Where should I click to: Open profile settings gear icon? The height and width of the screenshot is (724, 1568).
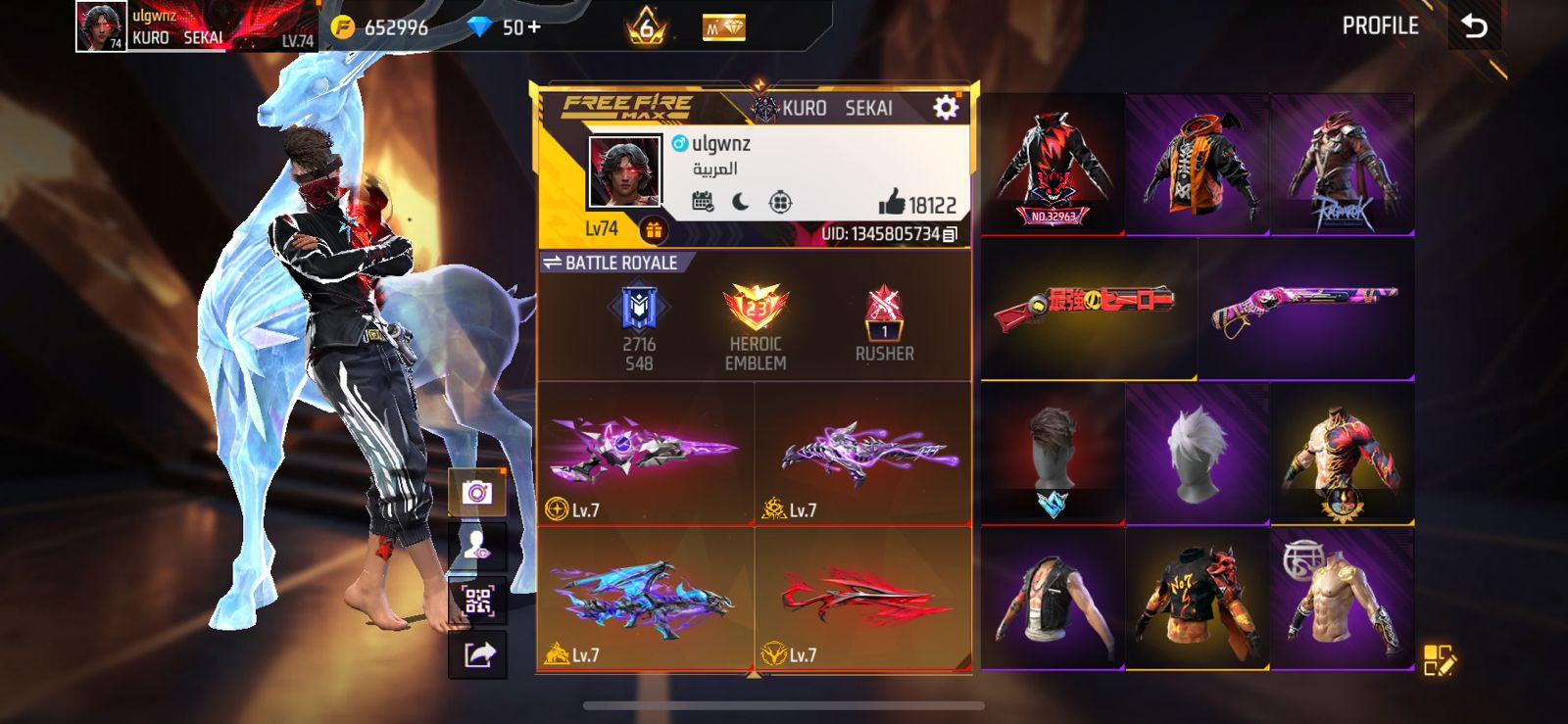tap(946, 107)
